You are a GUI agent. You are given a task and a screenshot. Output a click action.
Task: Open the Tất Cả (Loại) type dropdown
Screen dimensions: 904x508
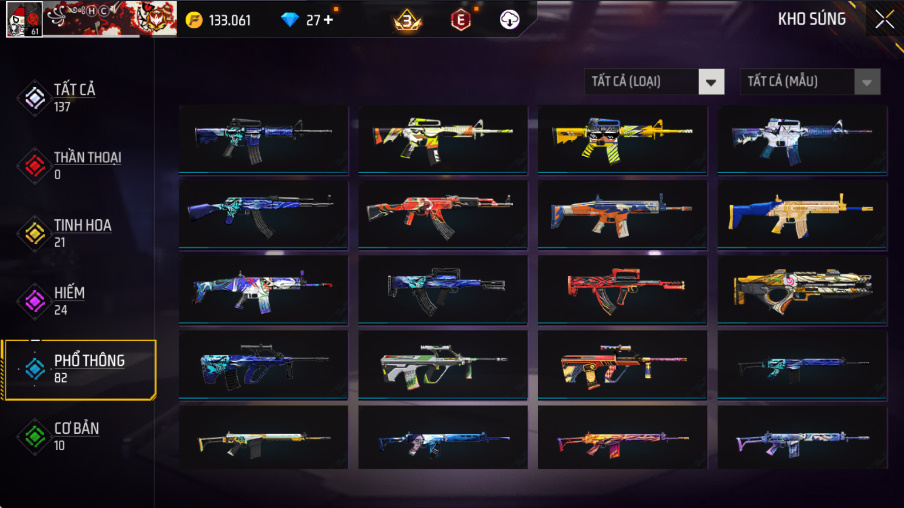click(x=655, y=82)
